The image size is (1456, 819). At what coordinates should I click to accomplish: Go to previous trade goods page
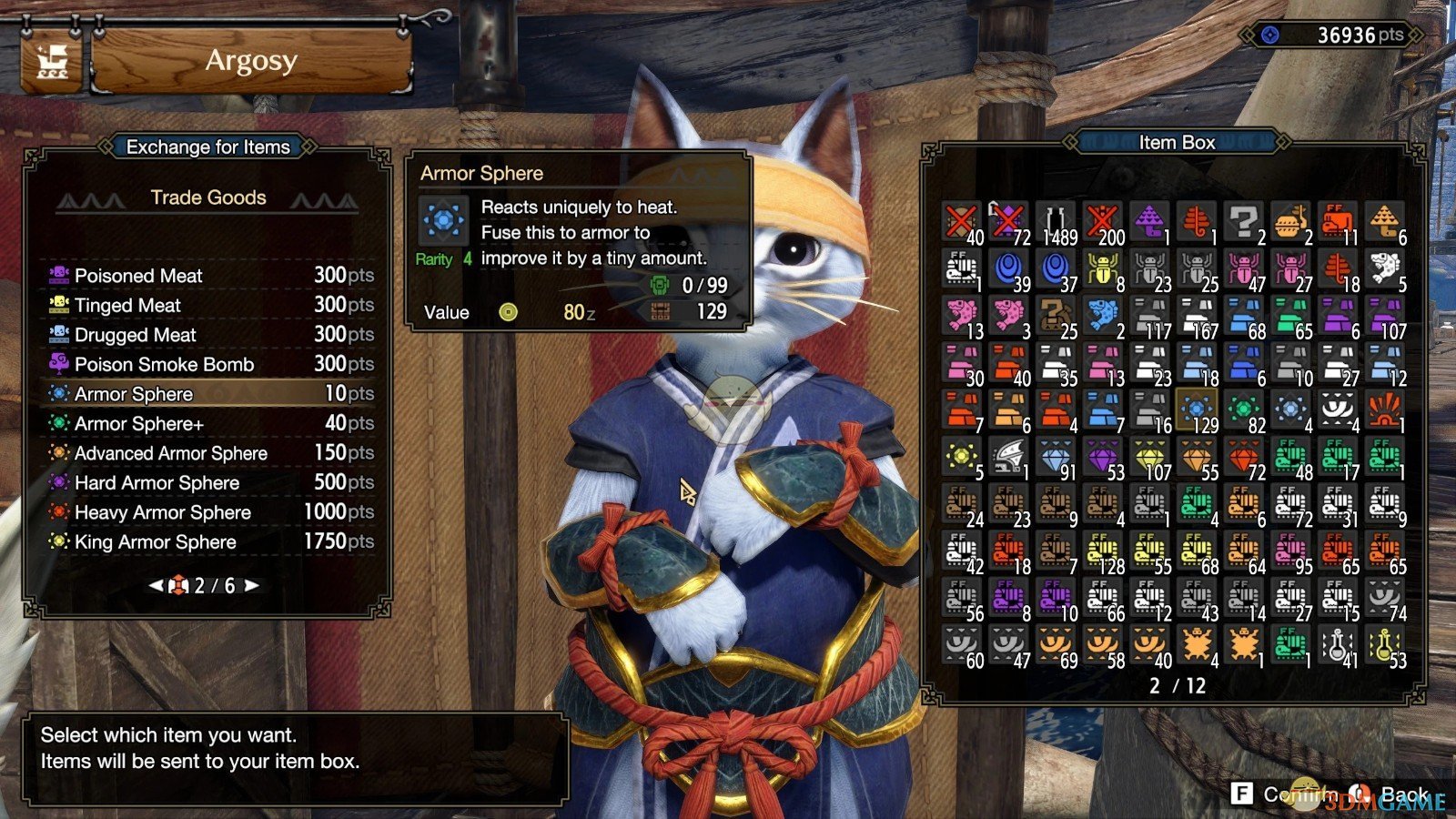tap(157, 586)
